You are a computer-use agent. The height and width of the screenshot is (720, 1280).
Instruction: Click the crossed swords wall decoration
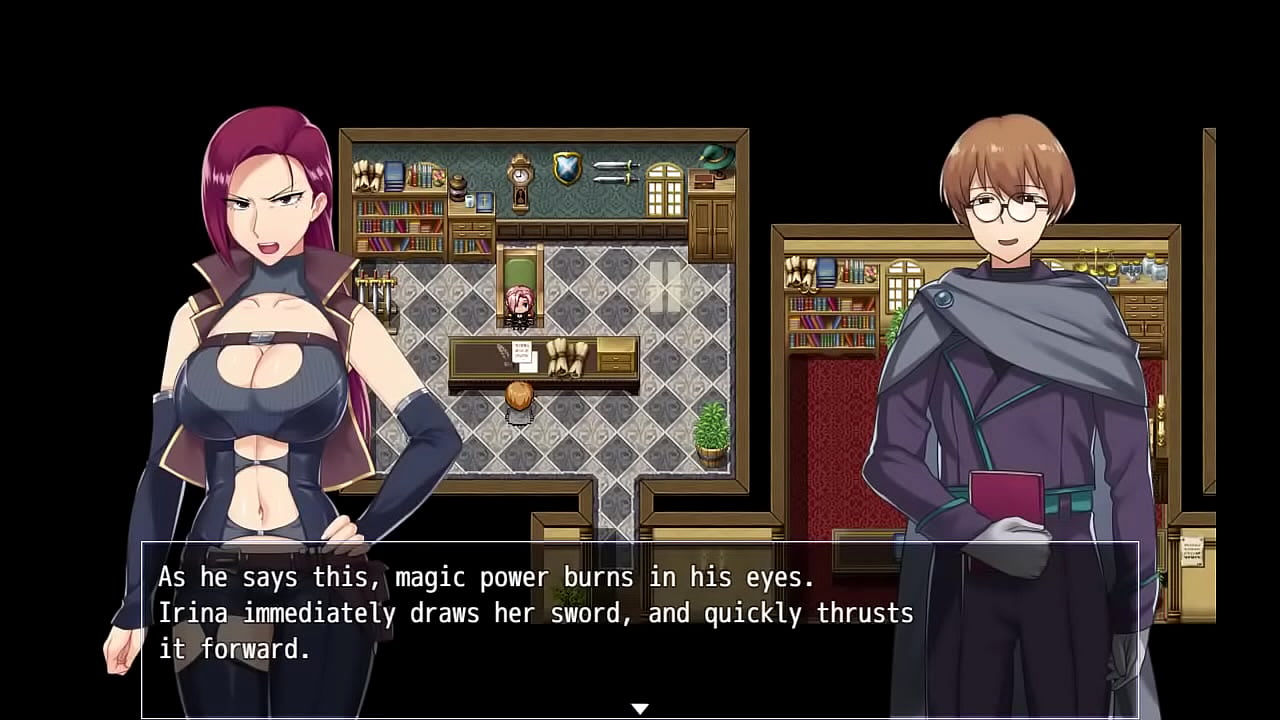point(613,172)
